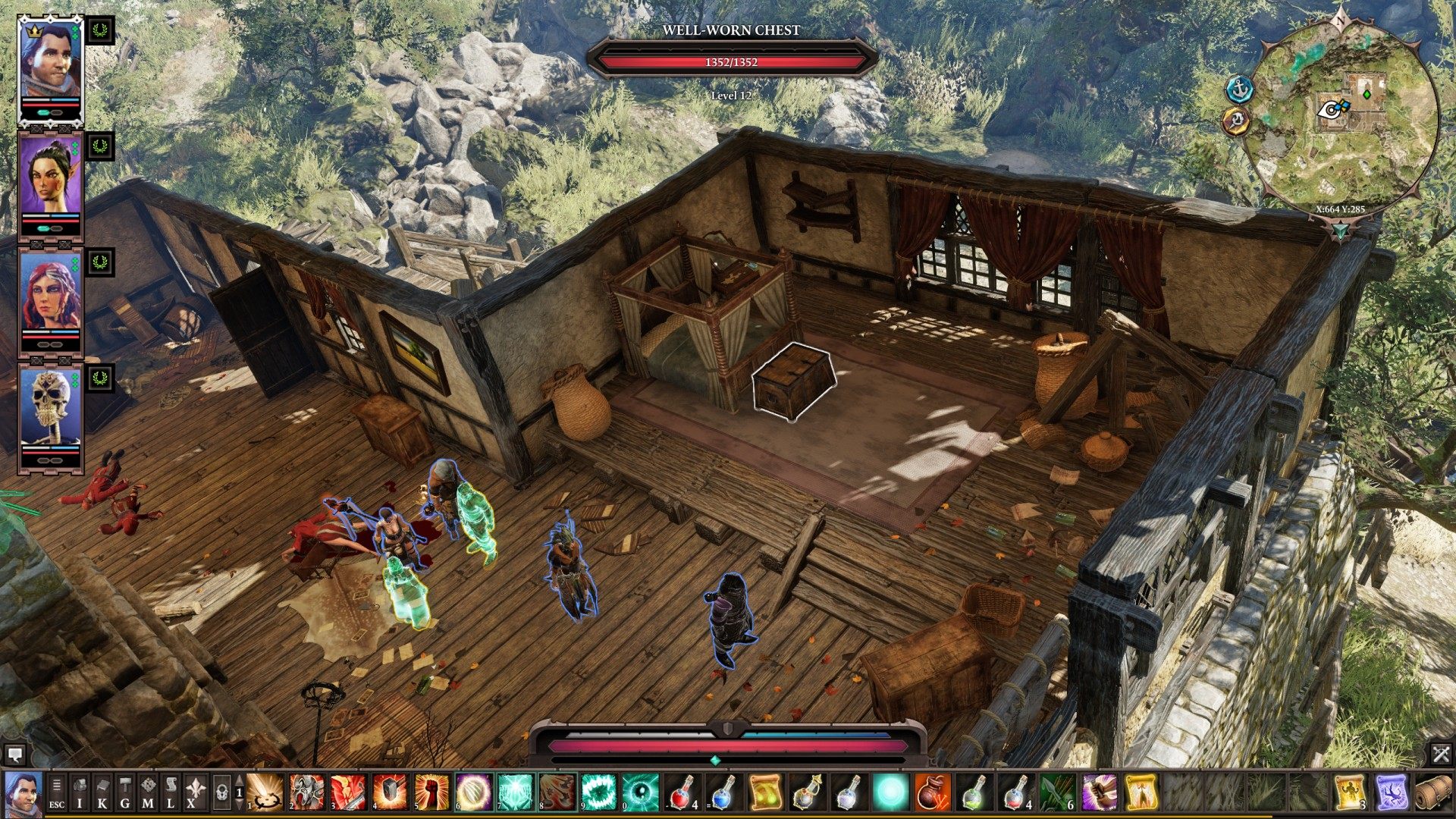
Task: Toggle the hotbar padlock
Action: (221, 792)
